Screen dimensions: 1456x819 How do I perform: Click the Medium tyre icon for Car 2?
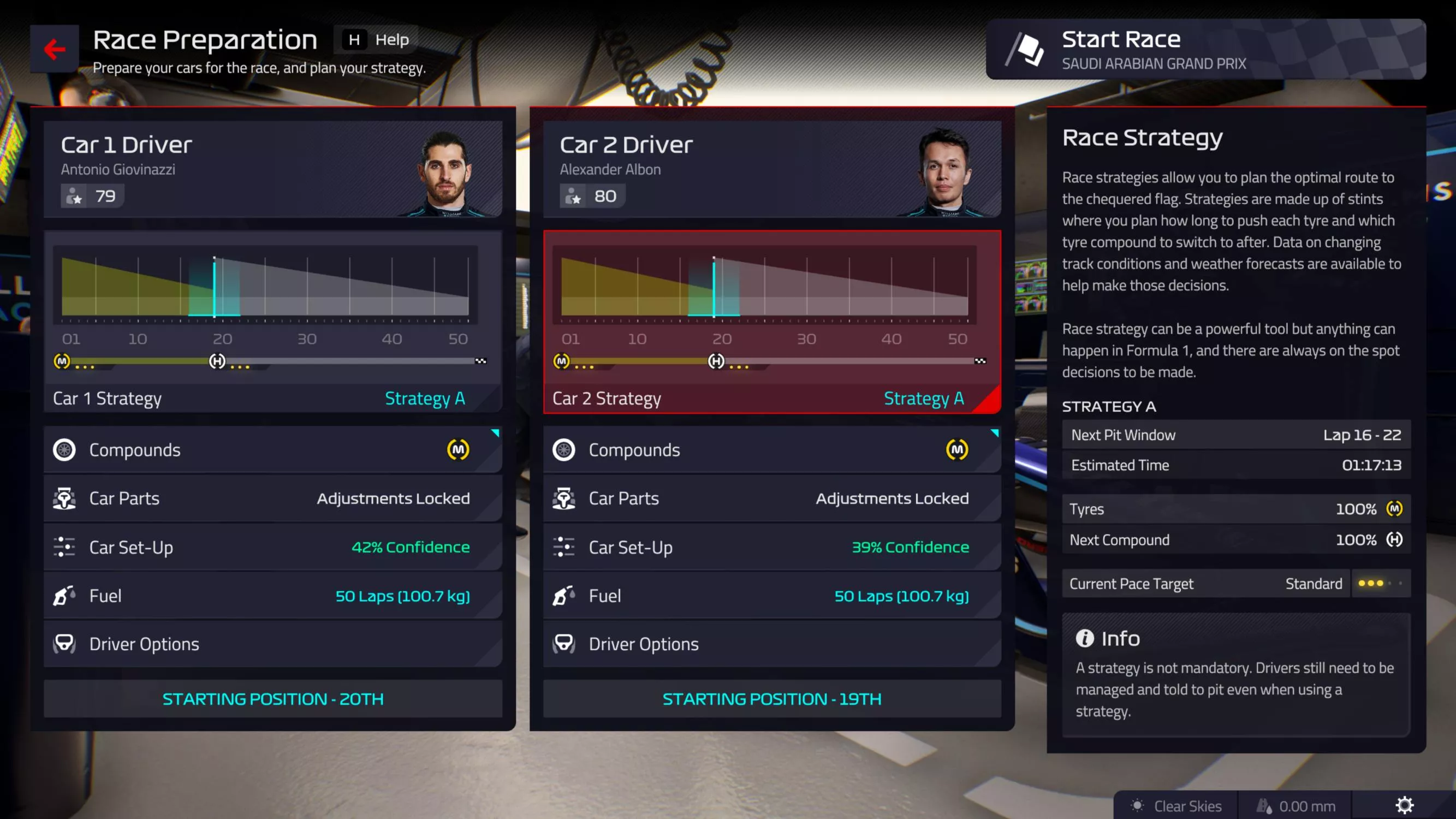[956, 449]
